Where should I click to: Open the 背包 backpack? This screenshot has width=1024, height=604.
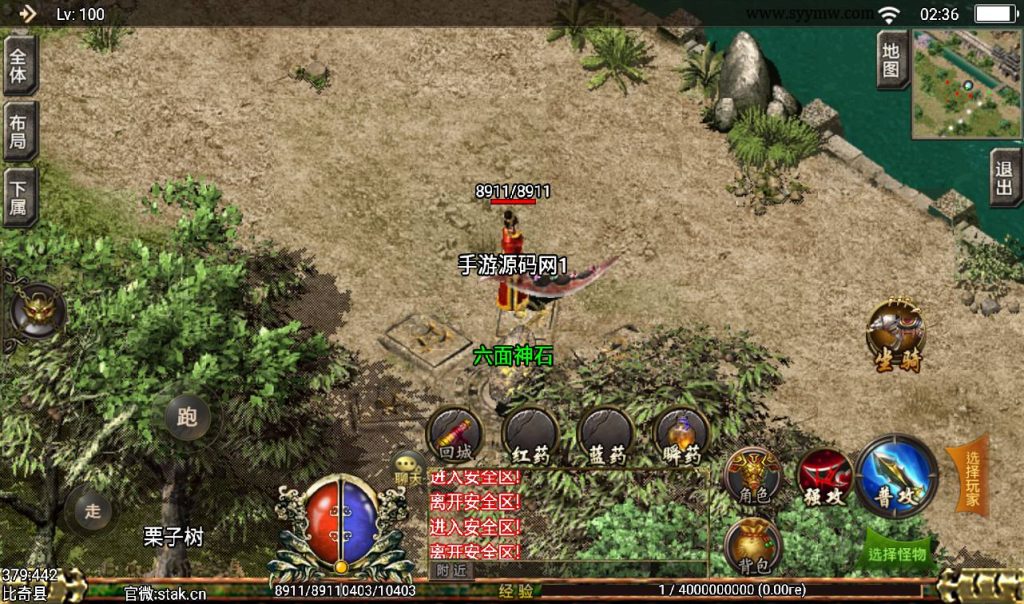pyautogui.click(x=752, y=548)
